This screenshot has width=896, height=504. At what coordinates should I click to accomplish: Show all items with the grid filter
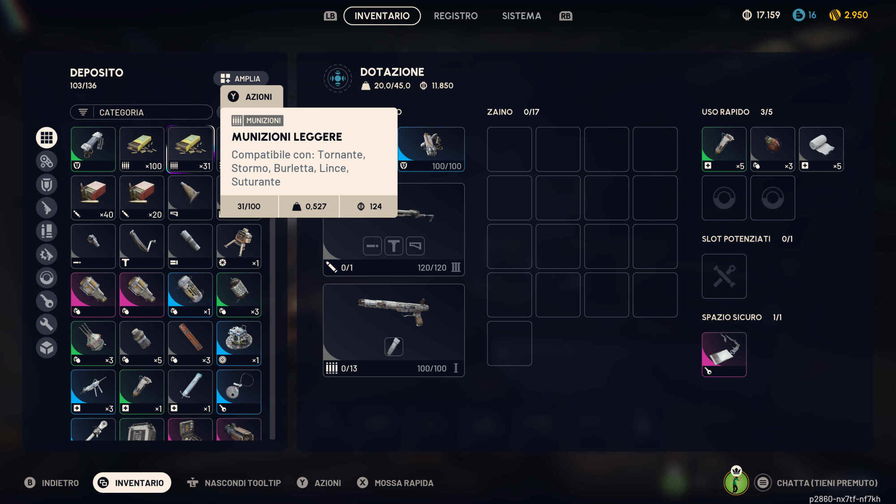click(47, 138)
